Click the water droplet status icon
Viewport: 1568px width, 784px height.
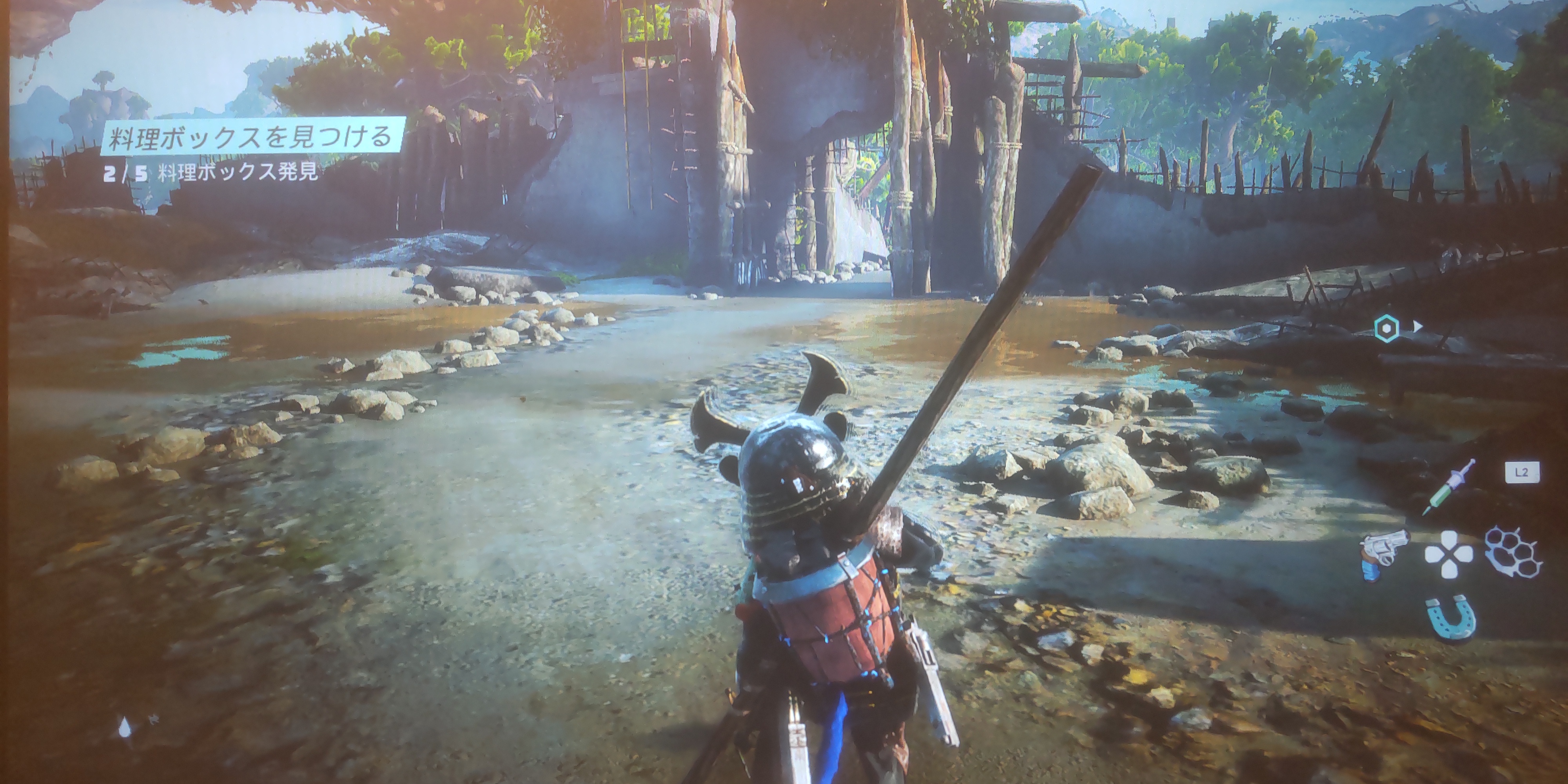point(125,726)
